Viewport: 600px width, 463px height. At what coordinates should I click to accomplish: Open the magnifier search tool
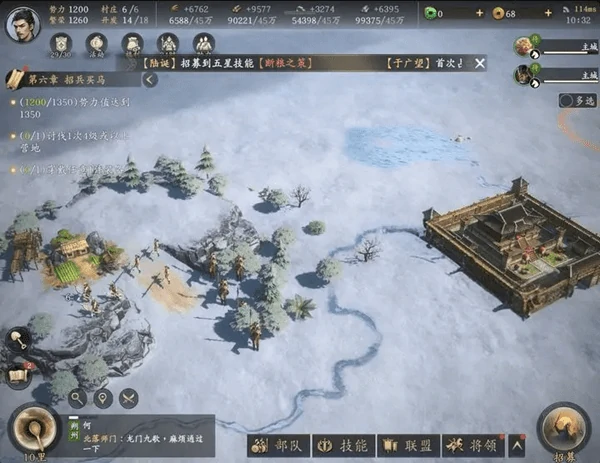click(76, 398)
